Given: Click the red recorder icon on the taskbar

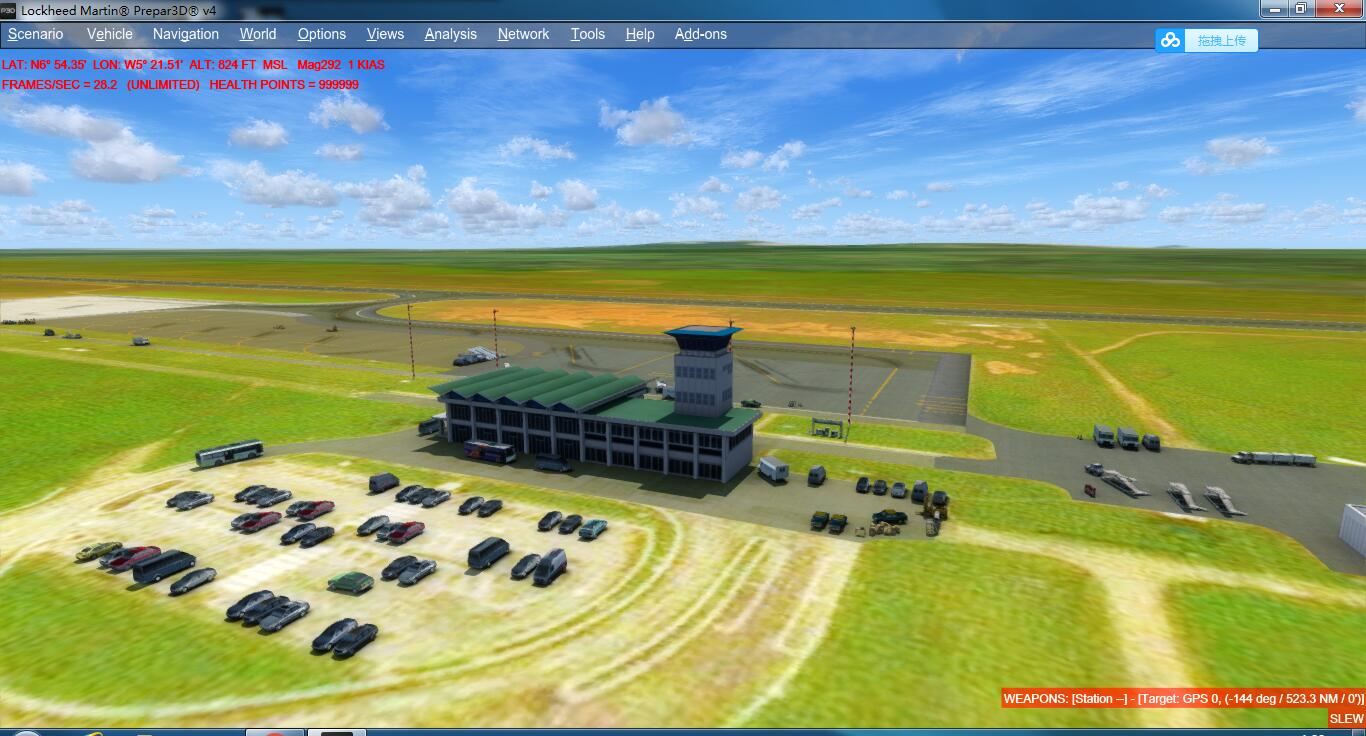Looking at the screenshot, I should [275, 731].
